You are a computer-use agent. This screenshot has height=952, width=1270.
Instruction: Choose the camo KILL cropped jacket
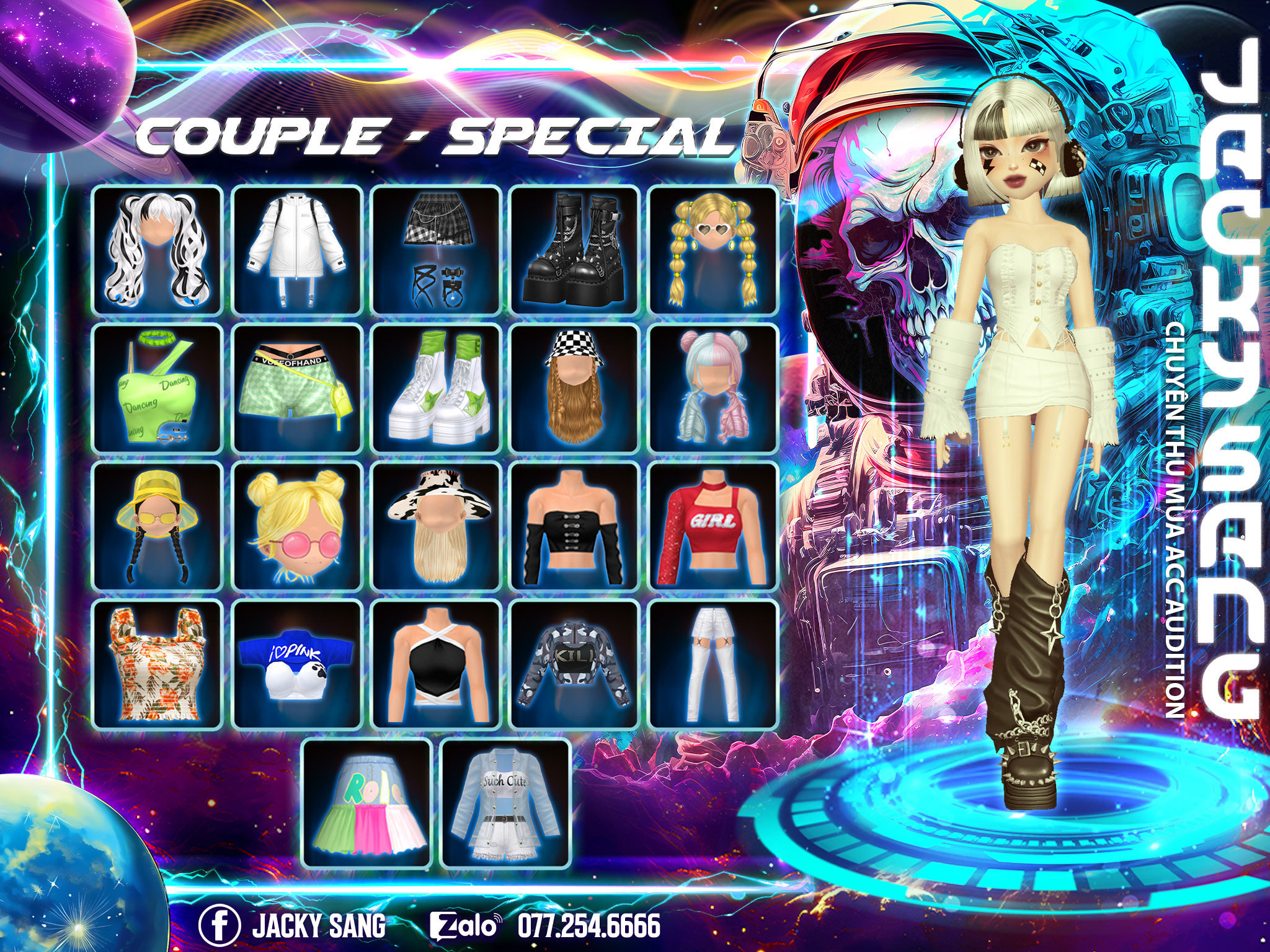coord(574,665)
